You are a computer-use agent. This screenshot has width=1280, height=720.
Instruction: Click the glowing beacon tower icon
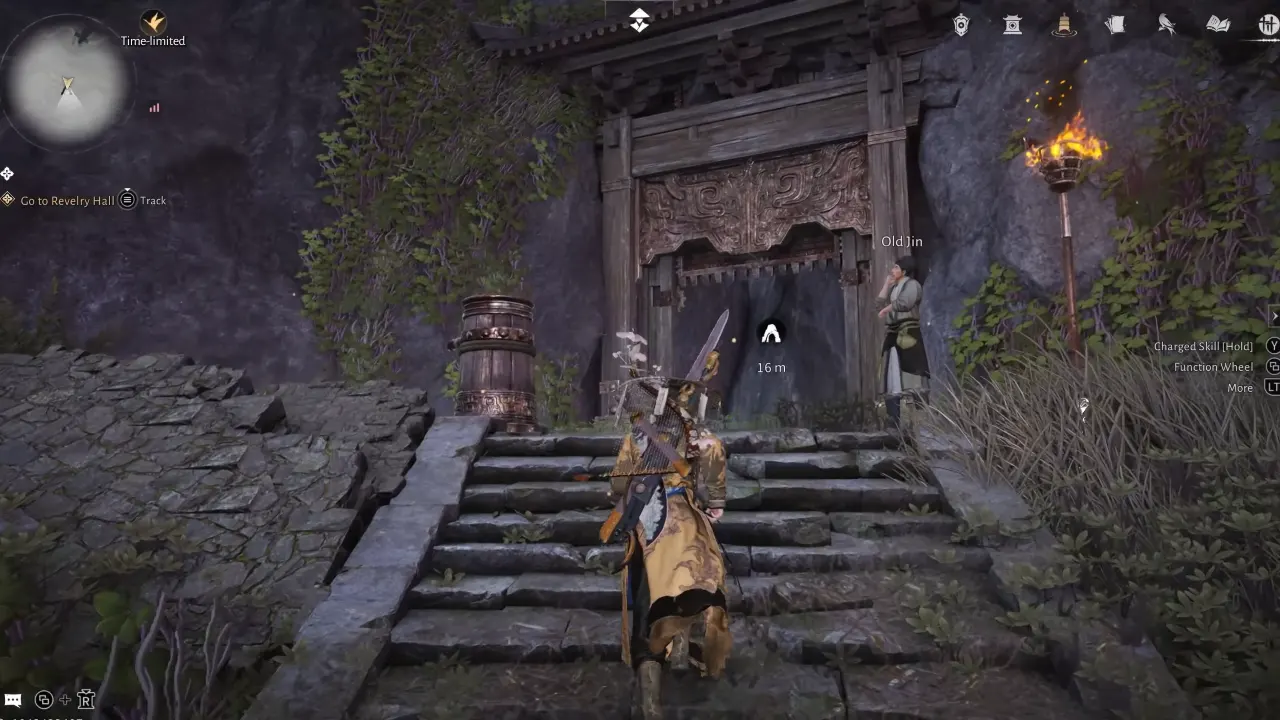point(1064,25)
